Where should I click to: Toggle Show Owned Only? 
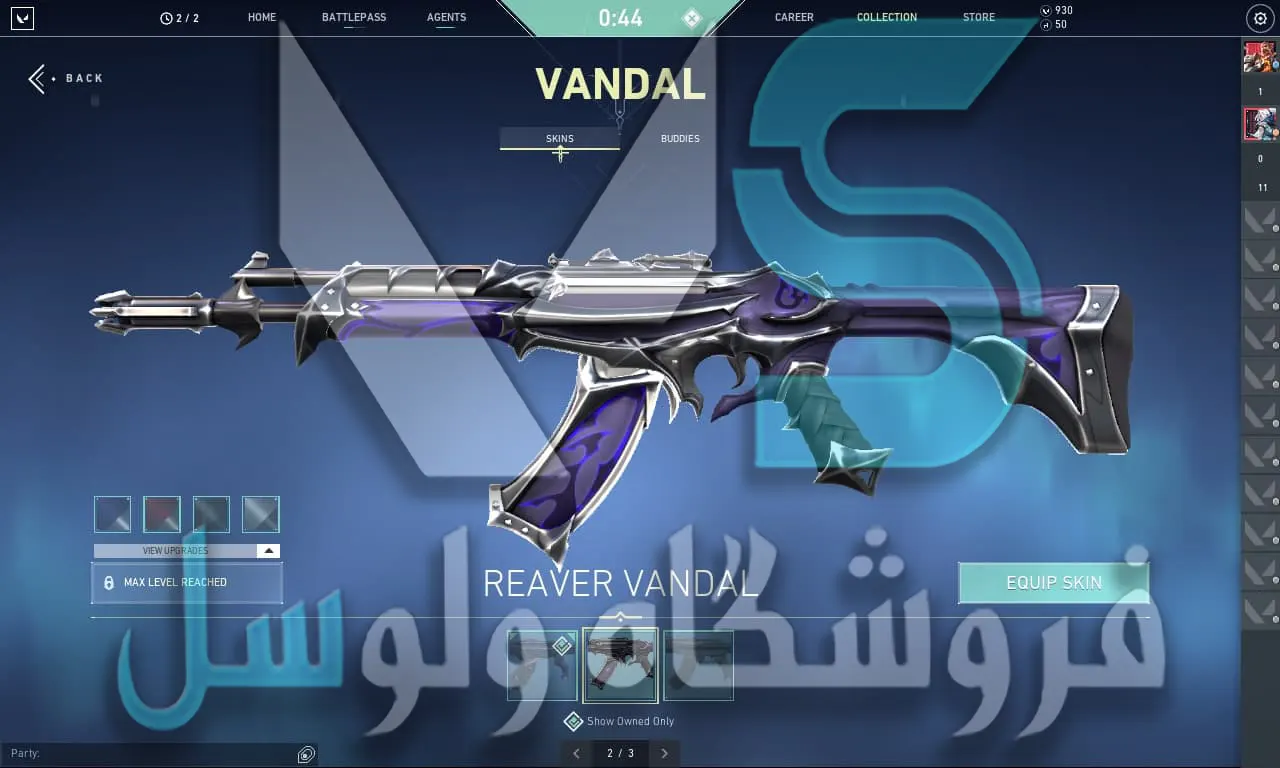573,721
